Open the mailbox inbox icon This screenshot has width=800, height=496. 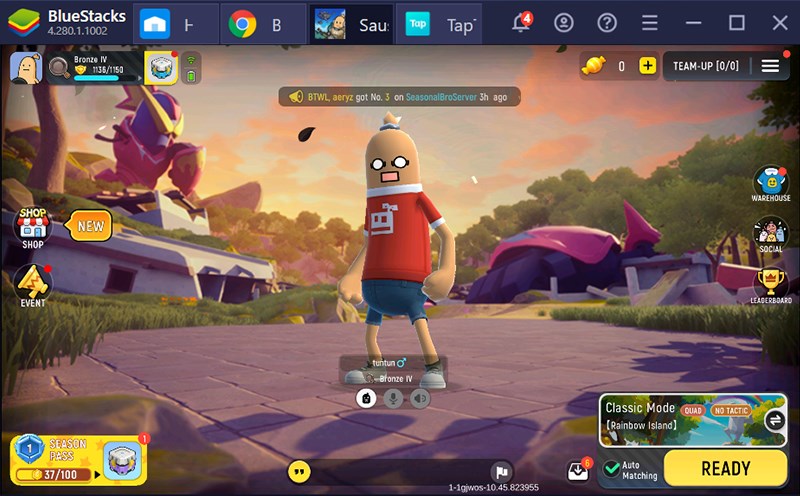[x=578, y=470]
